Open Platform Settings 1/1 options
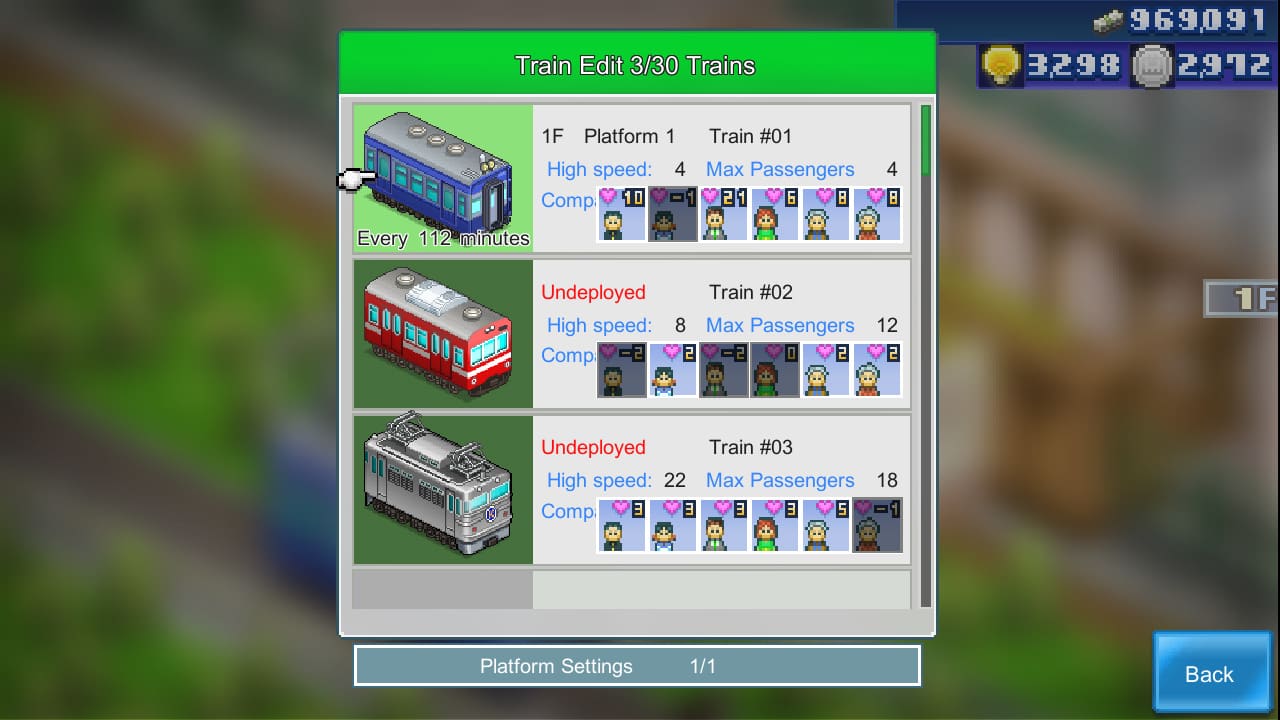The width and height of the screenshot is (1280, 720). (x=636, y=665)
